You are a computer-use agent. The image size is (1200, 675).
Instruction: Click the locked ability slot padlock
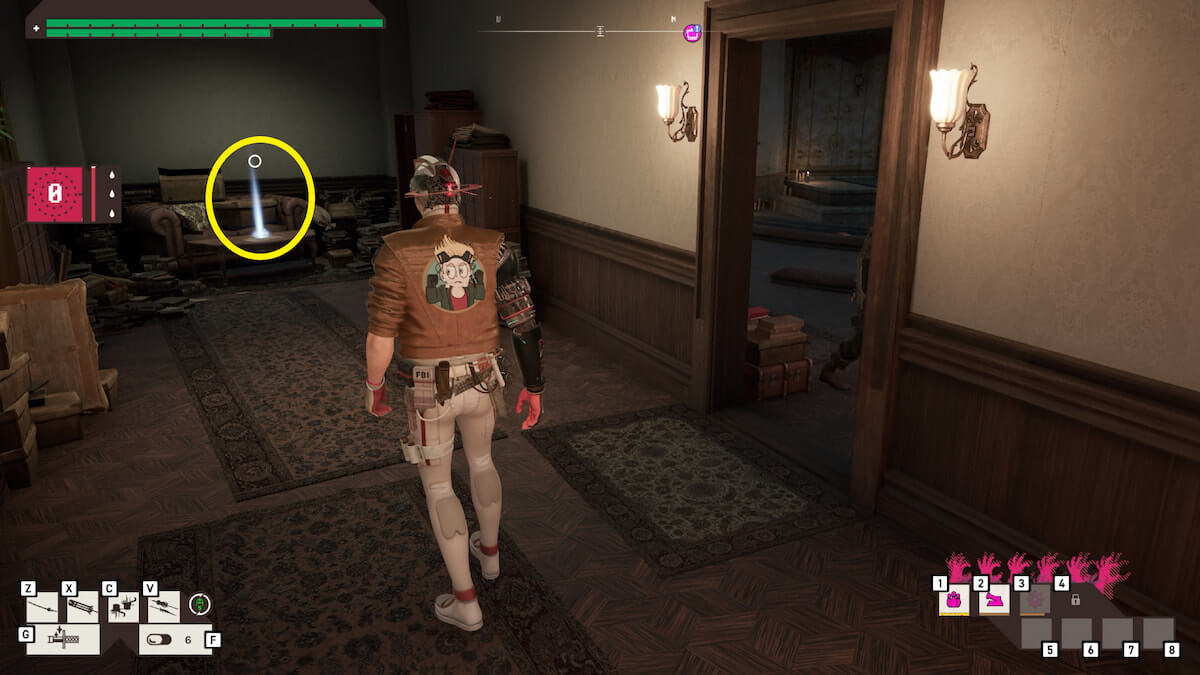point(1075,600)
